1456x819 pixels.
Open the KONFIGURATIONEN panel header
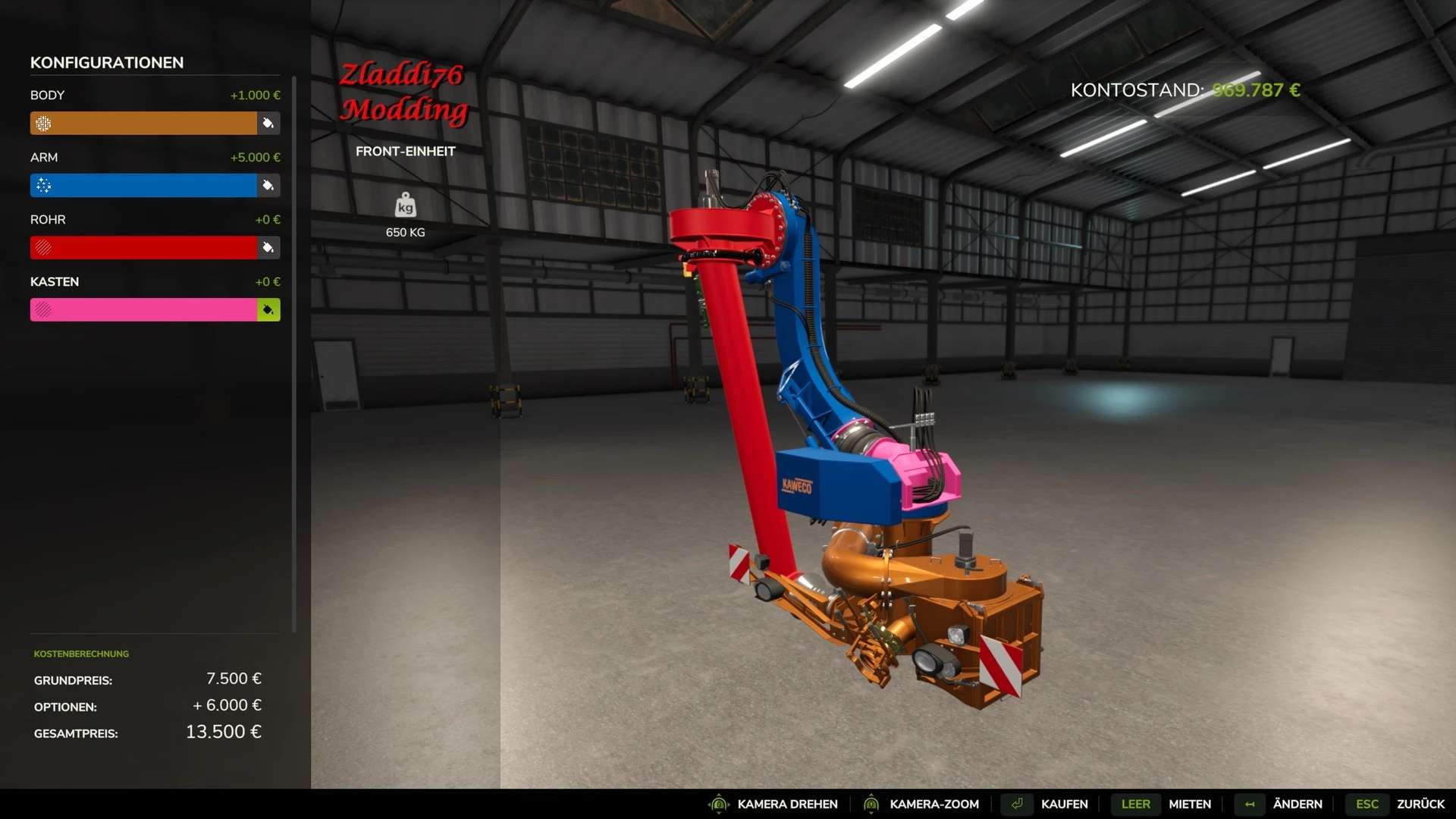click(x=106, y=62)
